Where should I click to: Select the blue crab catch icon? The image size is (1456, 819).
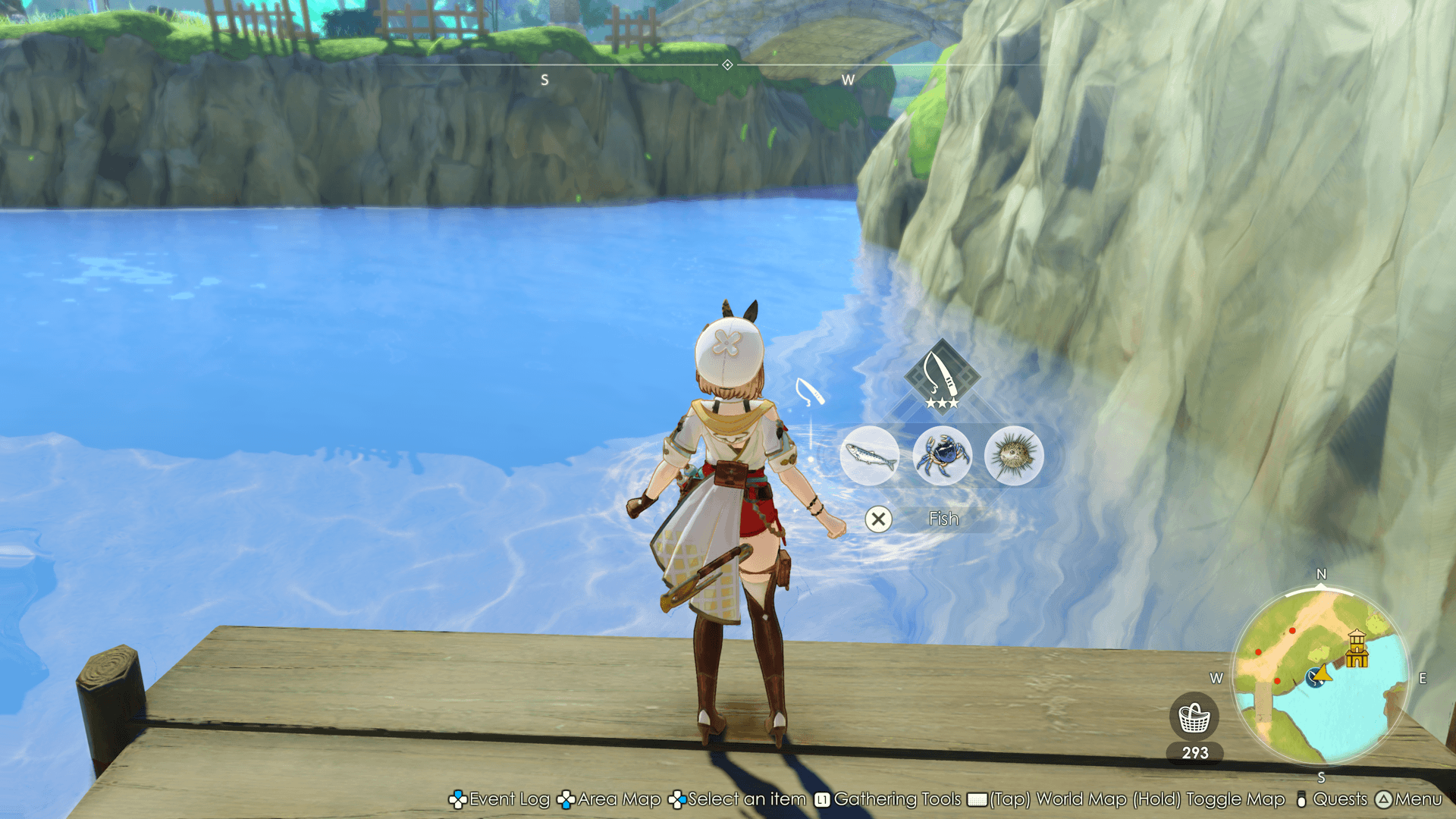[942, 456]
